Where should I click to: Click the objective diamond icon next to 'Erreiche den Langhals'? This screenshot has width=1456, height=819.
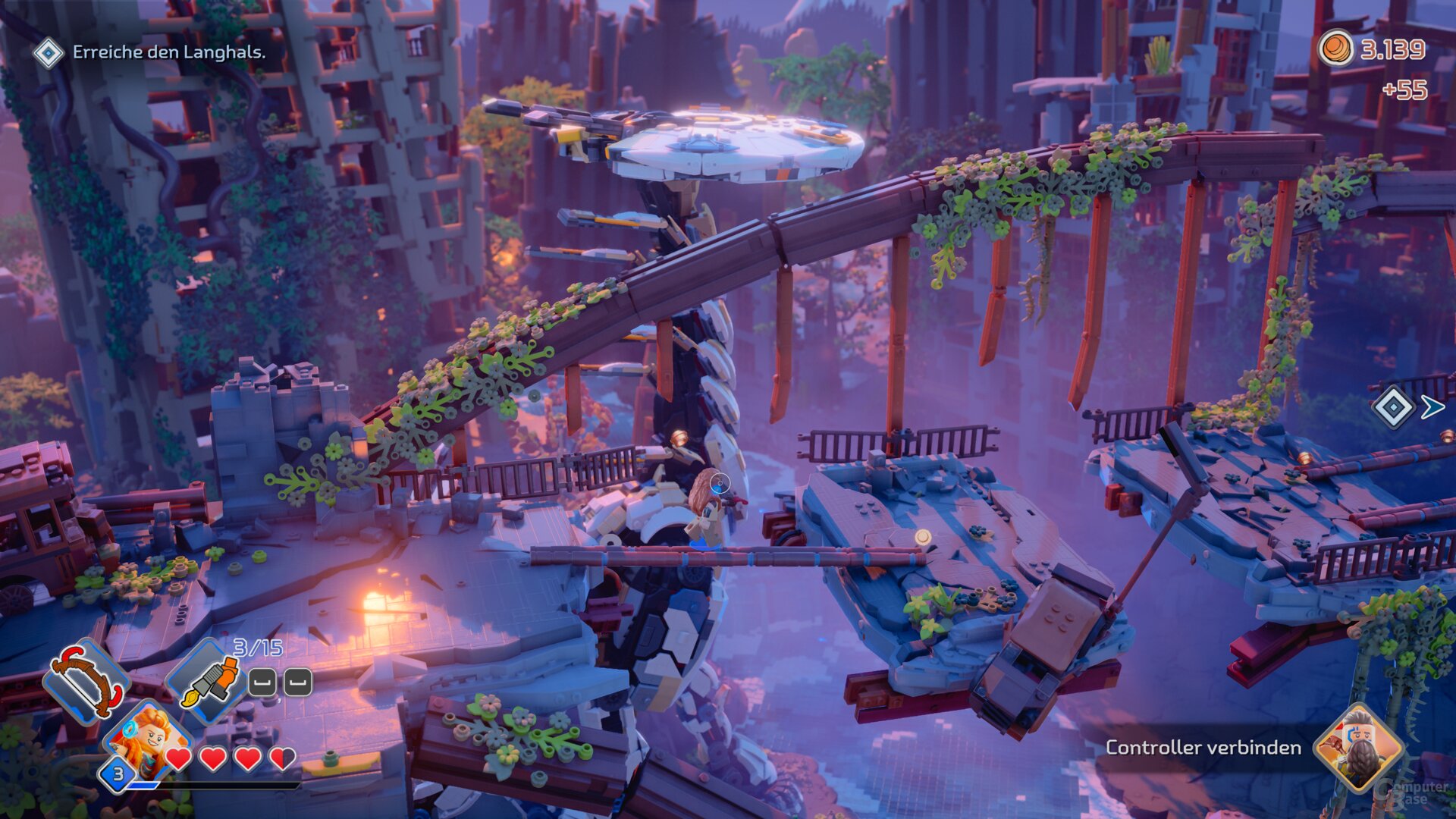49,53
